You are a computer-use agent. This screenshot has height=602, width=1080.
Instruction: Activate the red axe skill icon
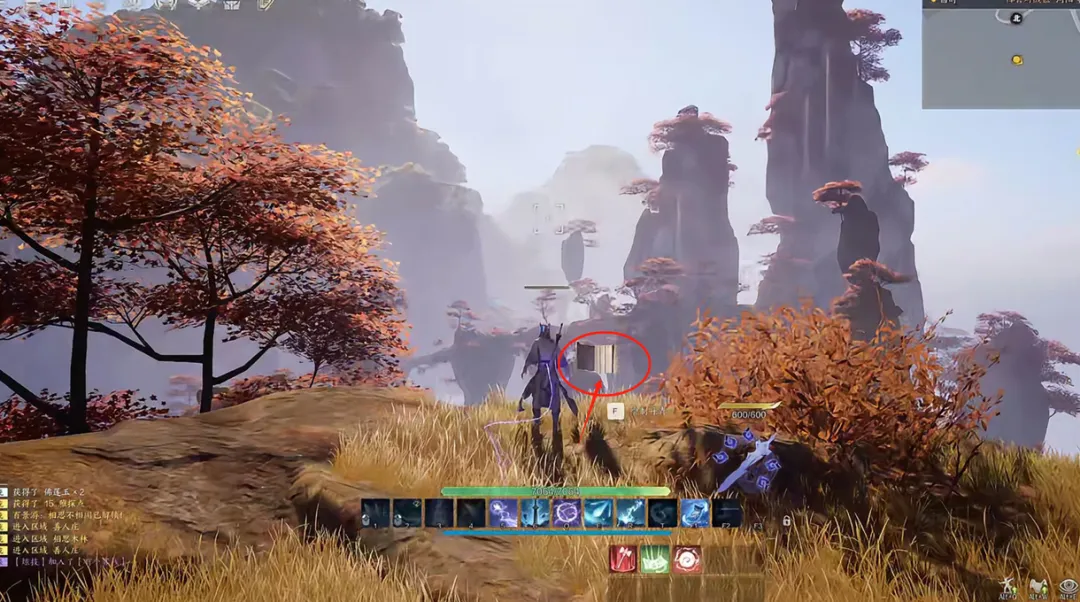click(623, 559)
